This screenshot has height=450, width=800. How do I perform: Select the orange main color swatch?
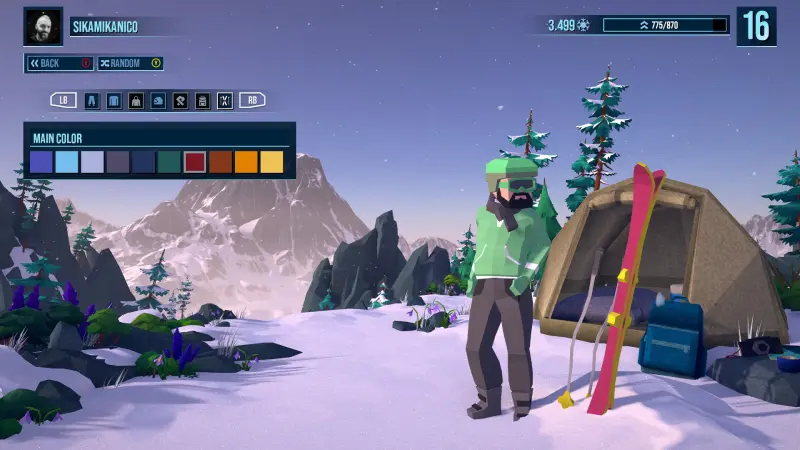(x=246, y=162)
